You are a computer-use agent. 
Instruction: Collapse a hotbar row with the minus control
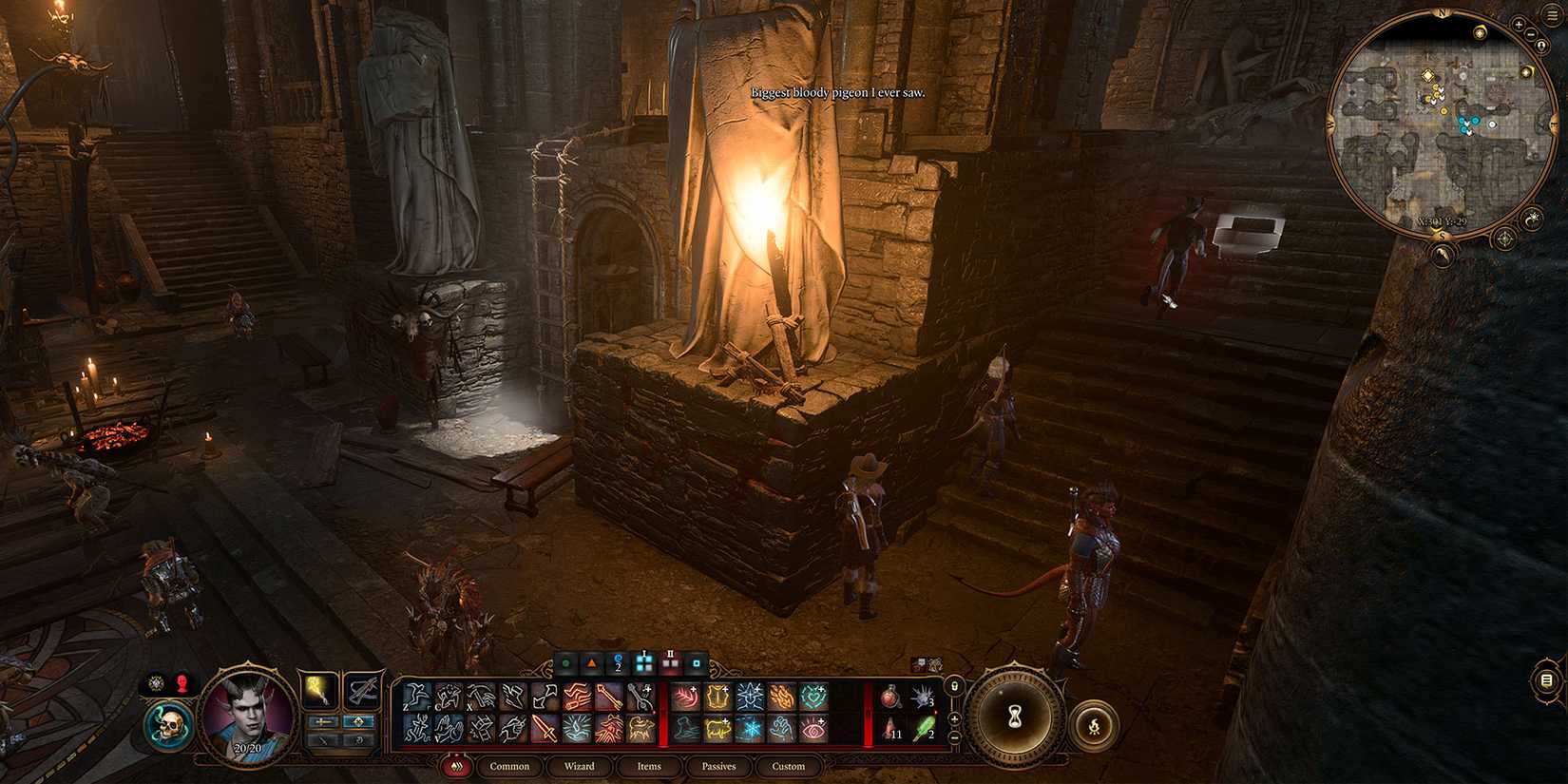point(954,736)
